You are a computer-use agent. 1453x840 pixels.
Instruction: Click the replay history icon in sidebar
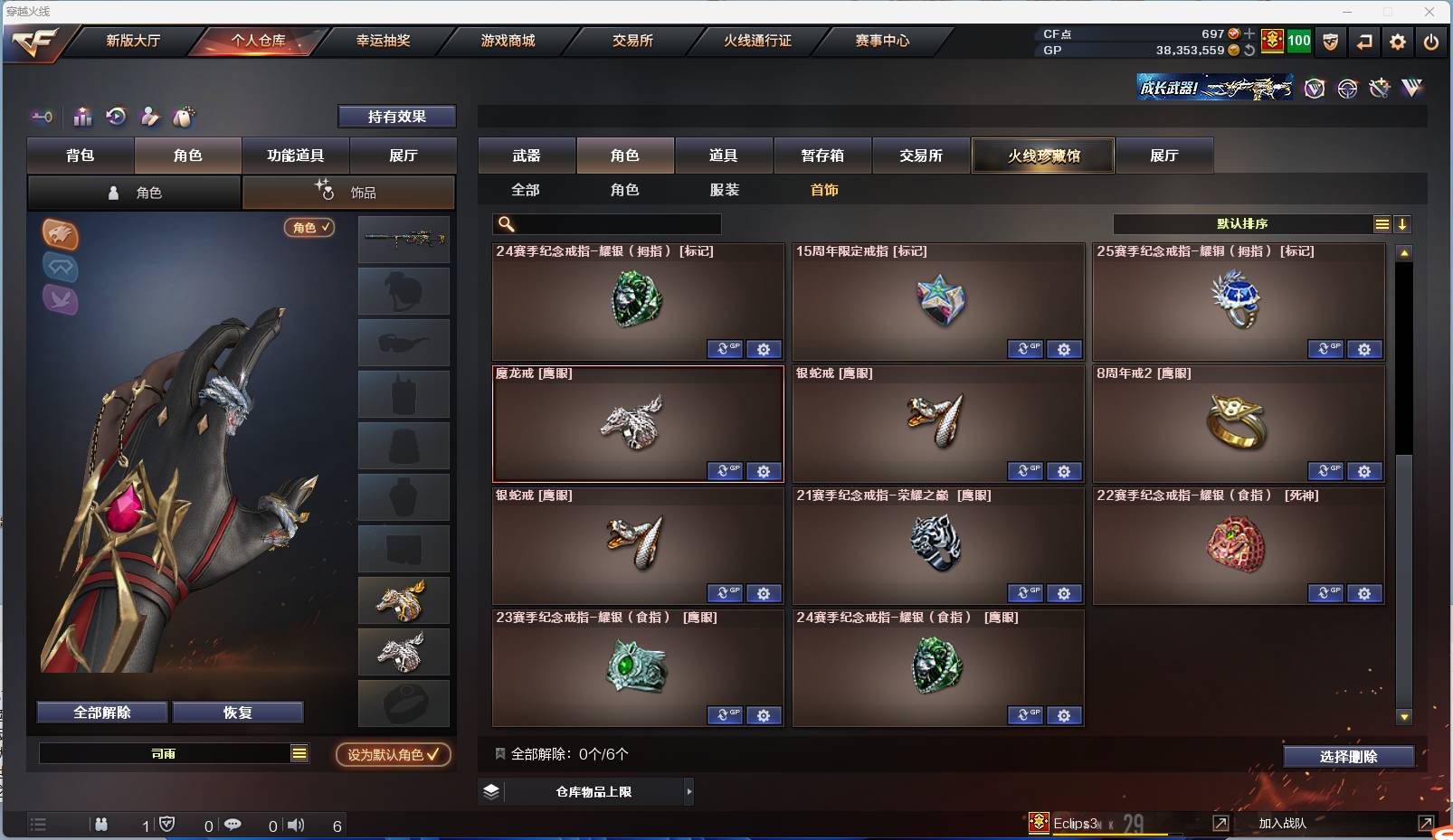(x=116, y=117)
